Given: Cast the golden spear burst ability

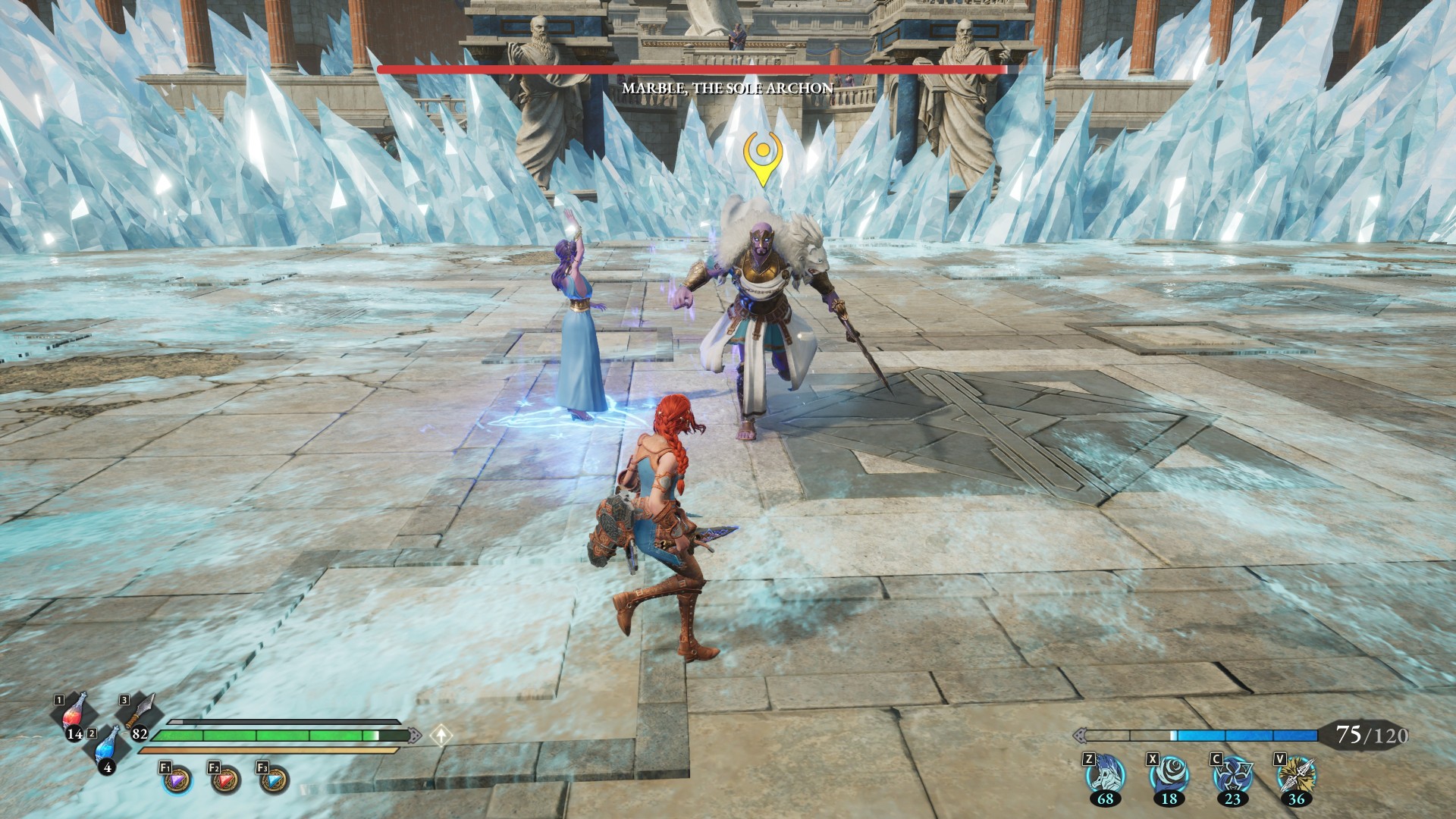Looking at the screenshot, I should pos(1296,776).
